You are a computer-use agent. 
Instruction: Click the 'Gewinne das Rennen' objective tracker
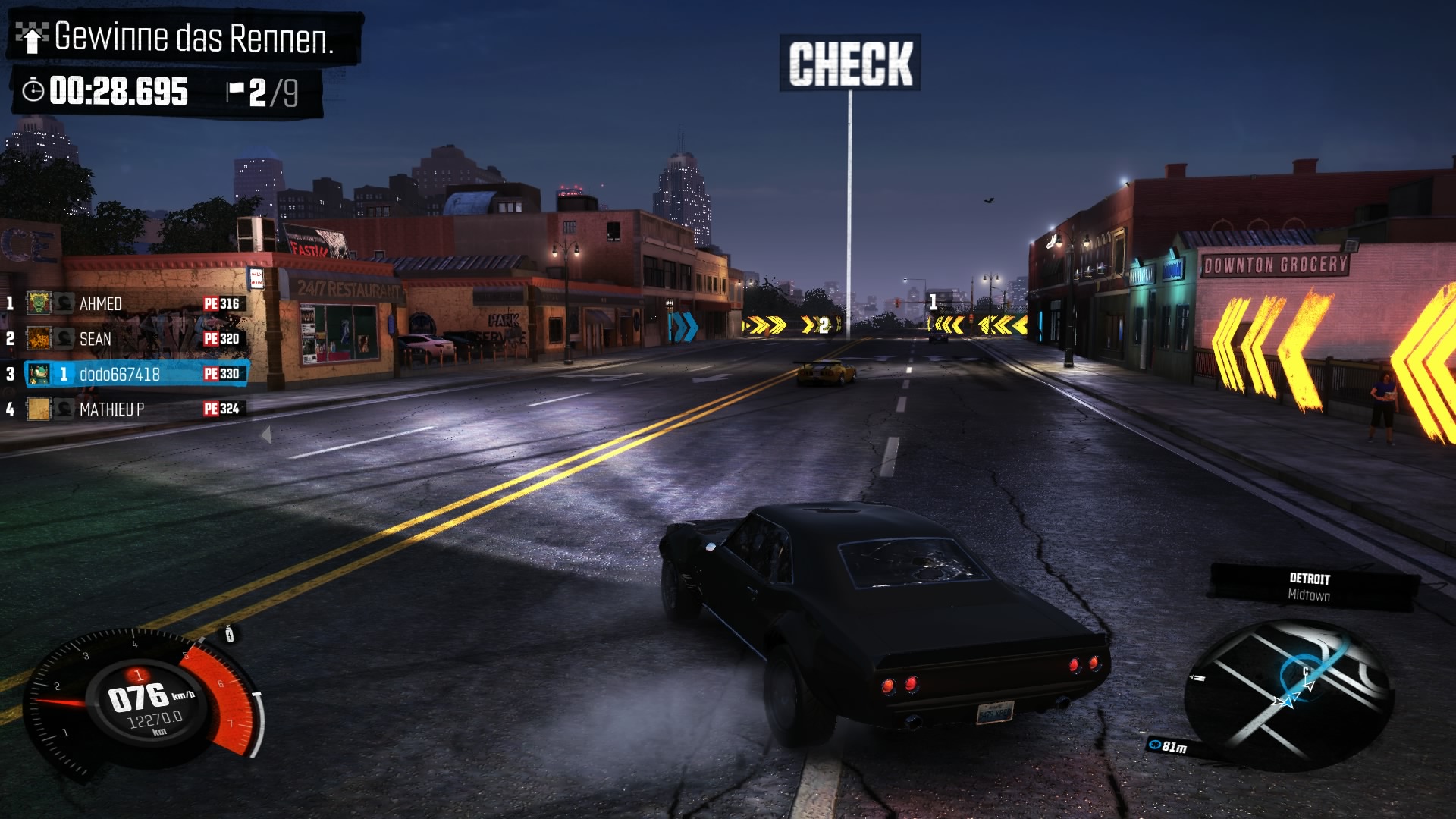coord(184,37)
